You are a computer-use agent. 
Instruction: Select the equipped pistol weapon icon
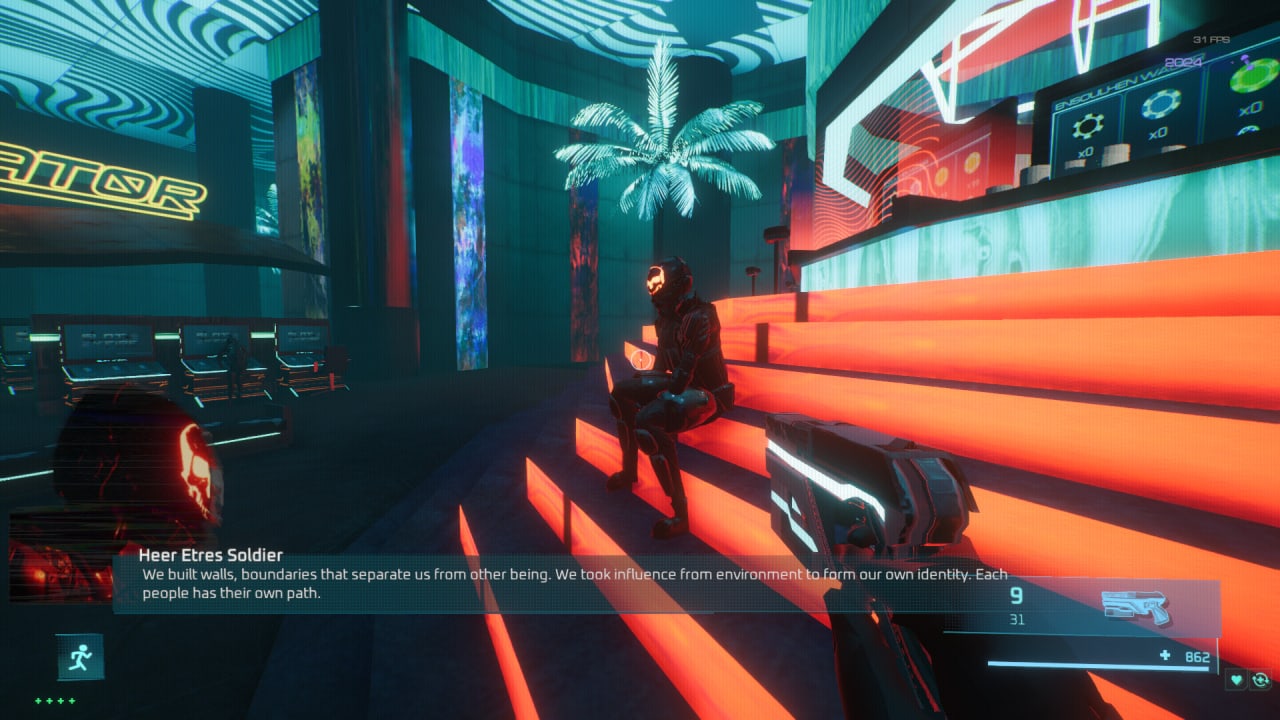click(x=1135, y=606)
